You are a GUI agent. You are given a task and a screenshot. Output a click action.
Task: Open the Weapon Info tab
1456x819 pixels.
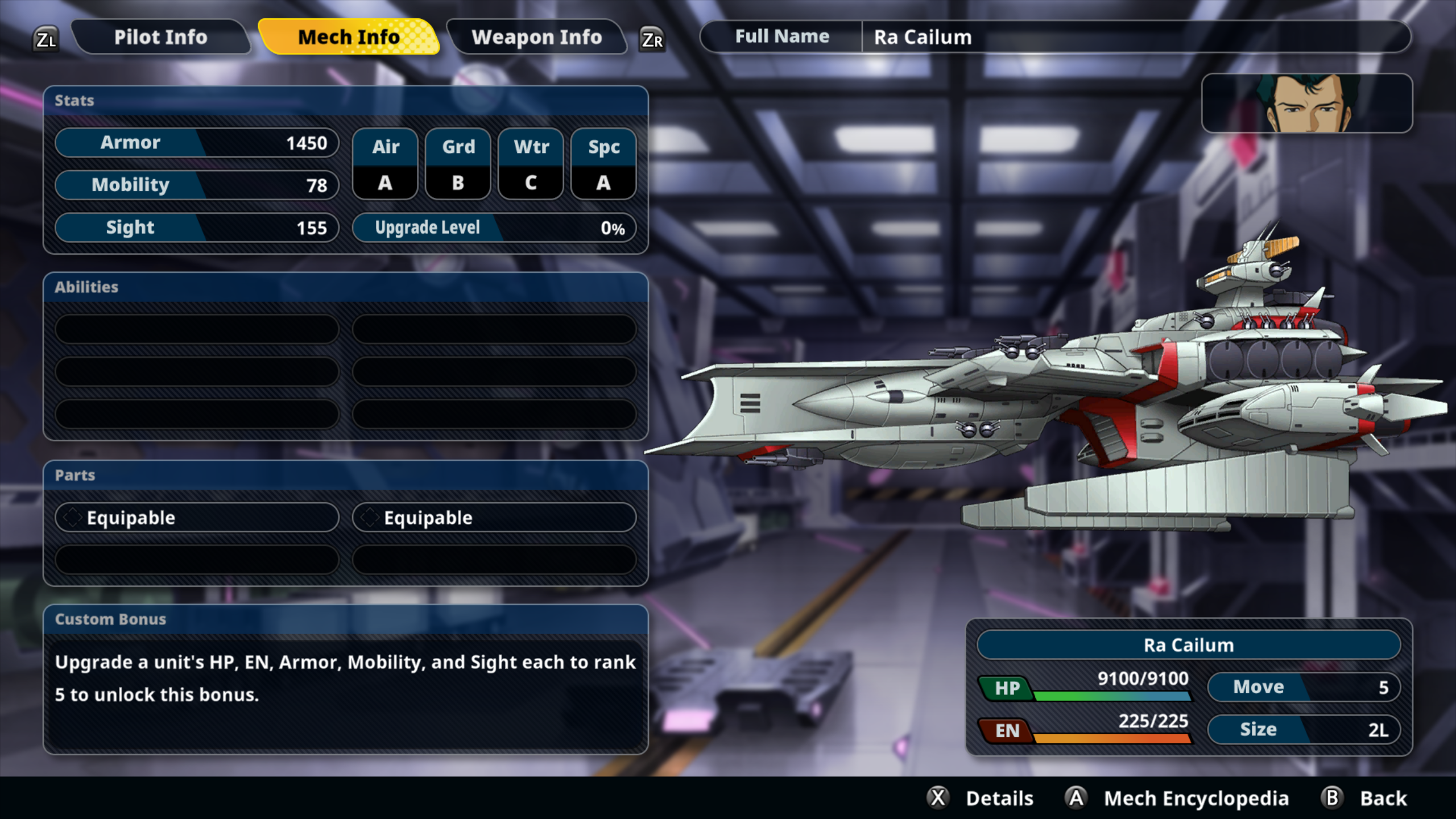coord(536,38)
